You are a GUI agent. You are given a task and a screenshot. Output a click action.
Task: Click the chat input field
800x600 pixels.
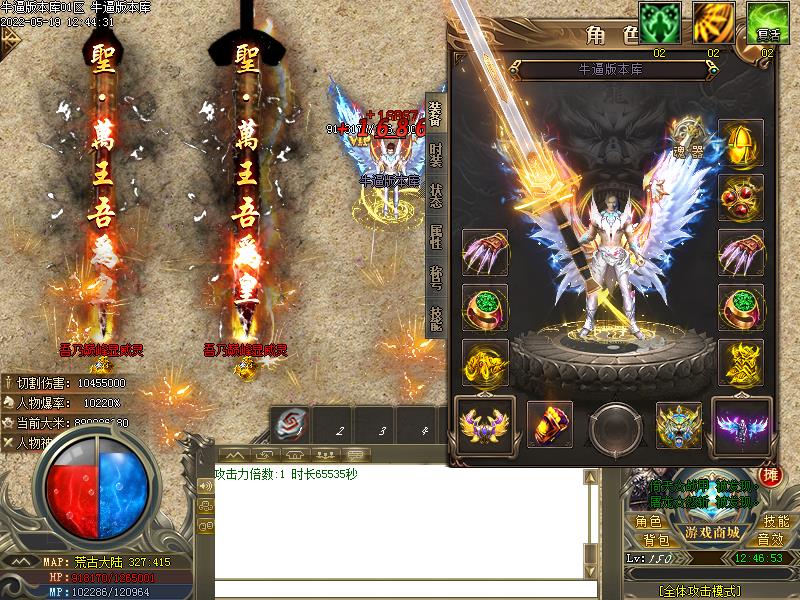(x=400, y=588)
